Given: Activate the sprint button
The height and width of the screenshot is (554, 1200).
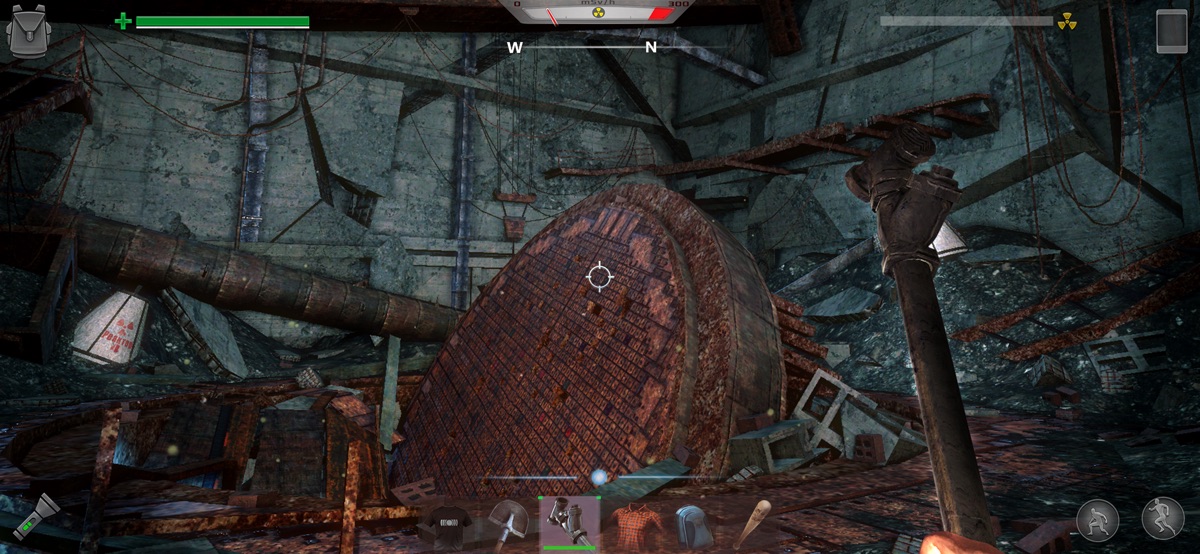Looking at the screenshot, I should [x=1163, y=519].
